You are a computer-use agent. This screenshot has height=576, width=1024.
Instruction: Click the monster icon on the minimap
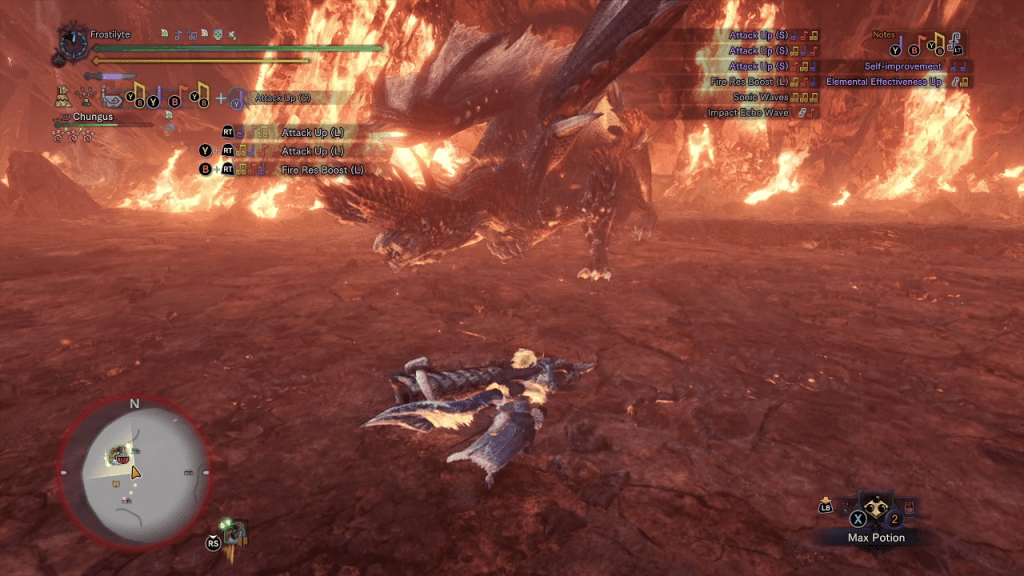(x=120, y=456)
